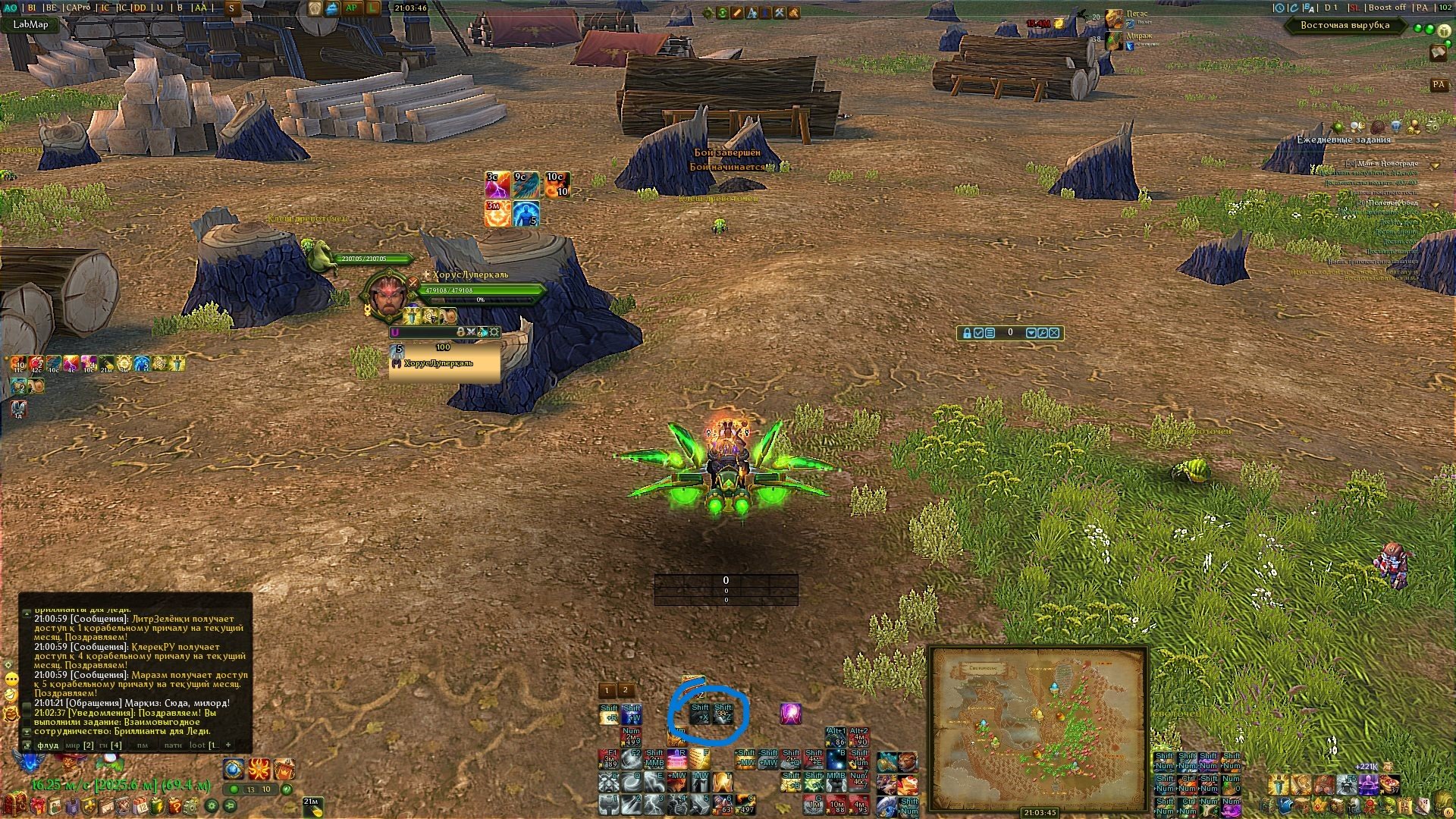Open the пм chat tab

[x=142, y=745]
